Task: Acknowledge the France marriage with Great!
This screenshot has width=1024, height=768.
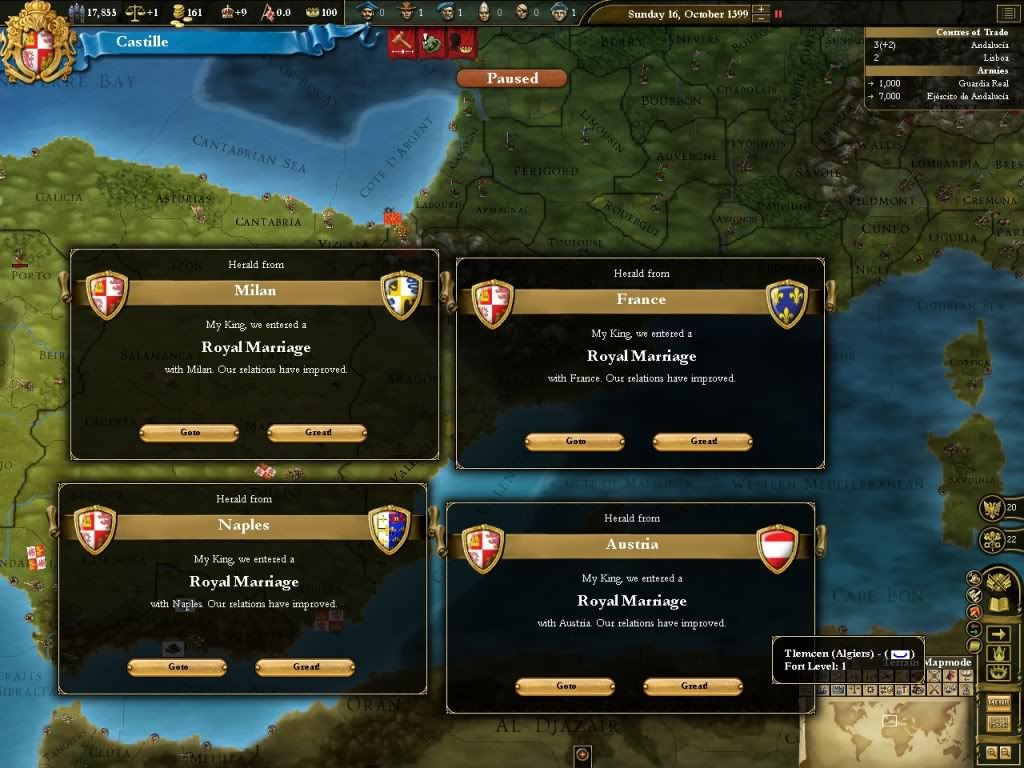Action: 703,442
